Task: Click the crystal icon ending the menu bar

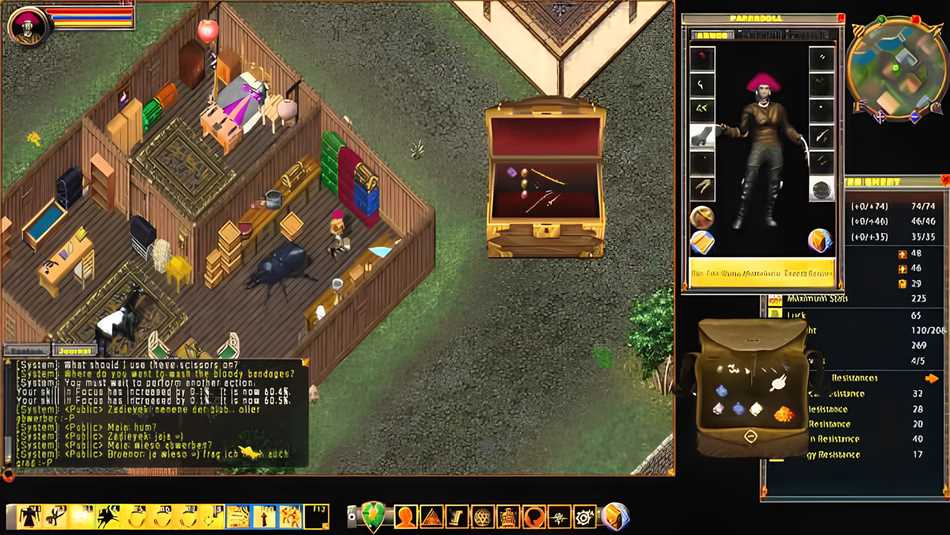Action: click(615, 517)
